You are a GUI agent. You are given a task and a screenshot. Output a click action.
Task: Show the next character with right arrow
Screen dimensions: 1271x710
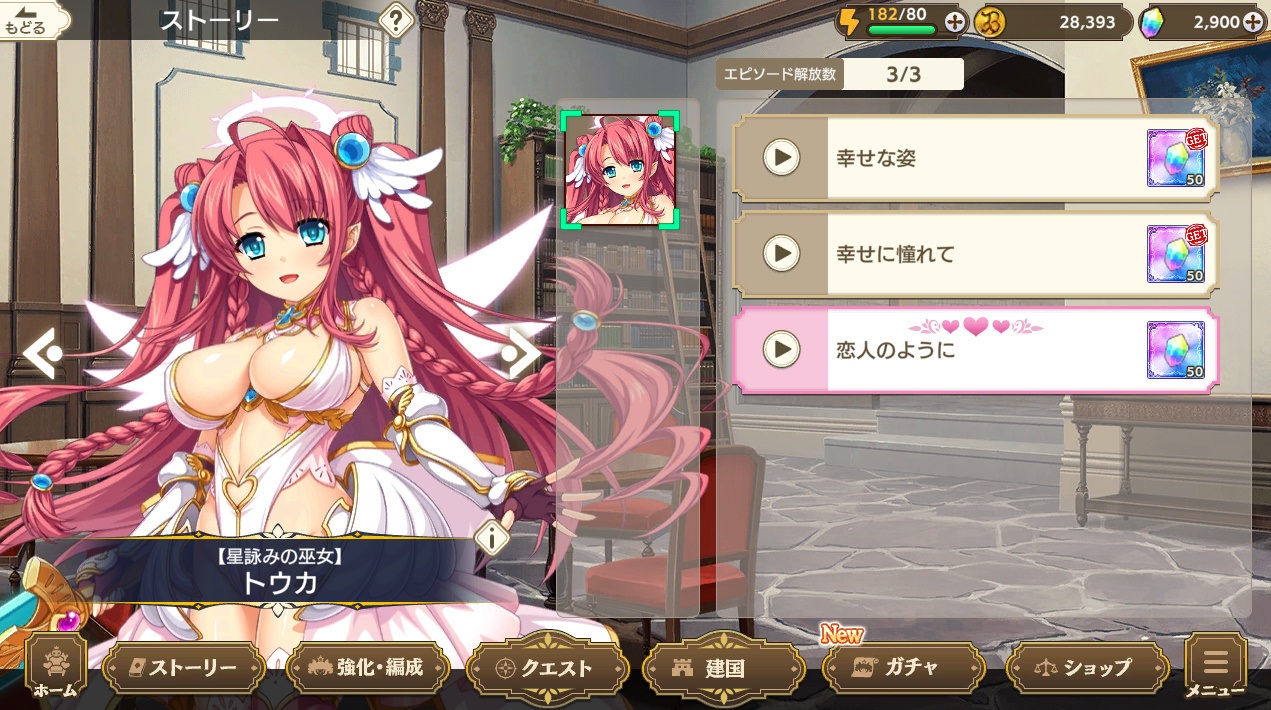pyautogui.click(x=521, y=352)
